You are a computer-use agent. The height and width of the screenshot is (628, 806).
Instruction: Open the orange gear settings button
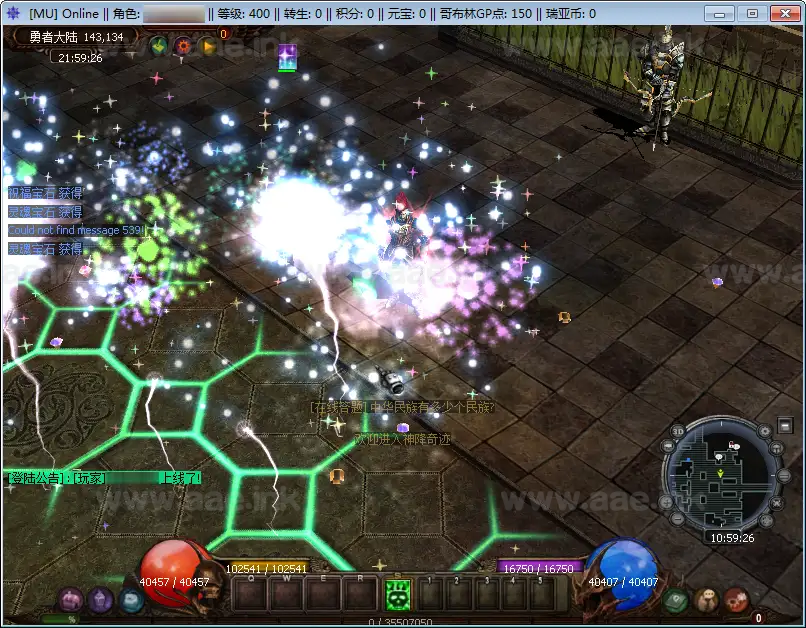click(x=183, y=45)
